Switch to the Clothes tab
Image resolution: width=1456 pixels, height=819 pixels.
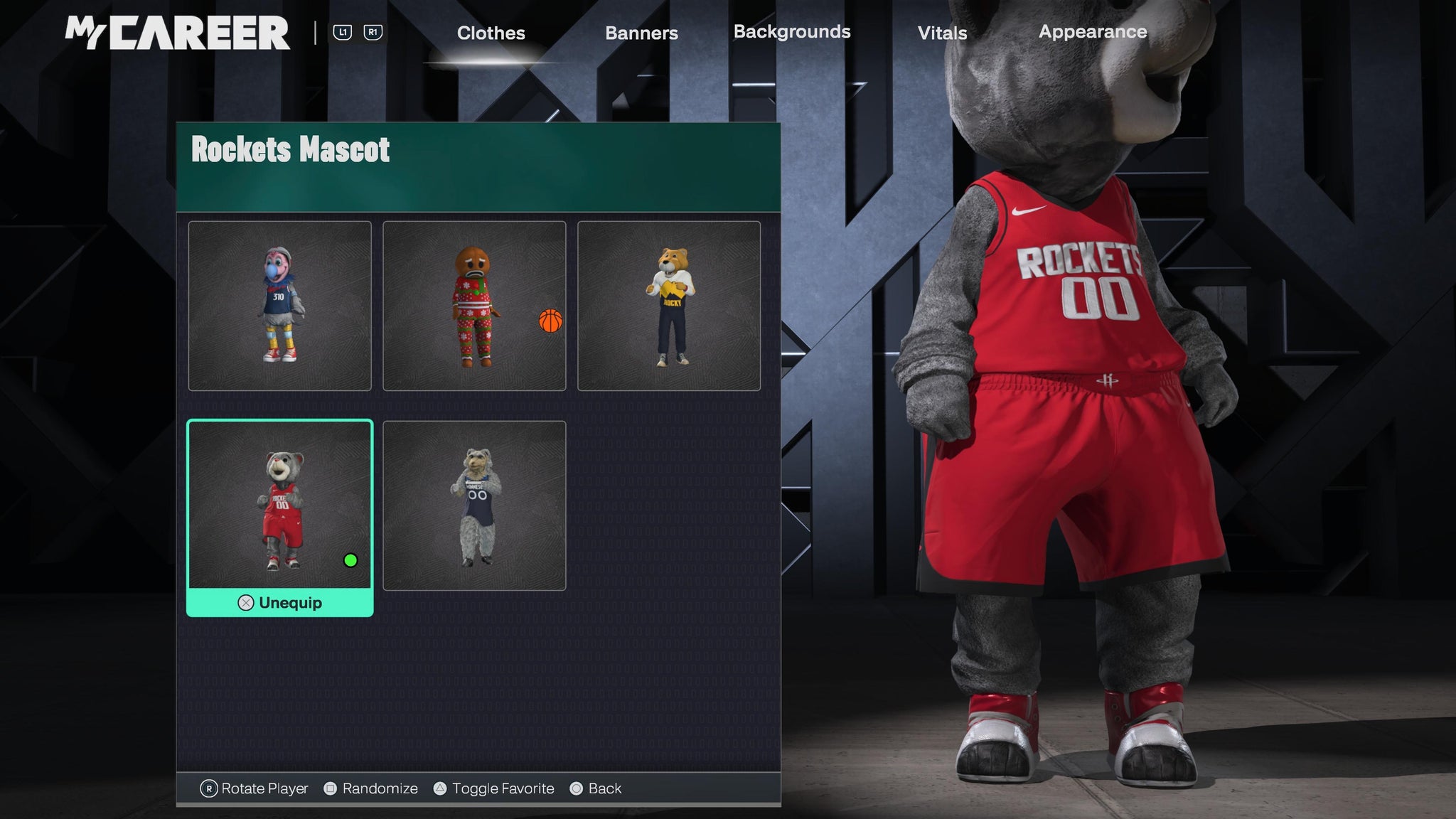click(491, 33)
